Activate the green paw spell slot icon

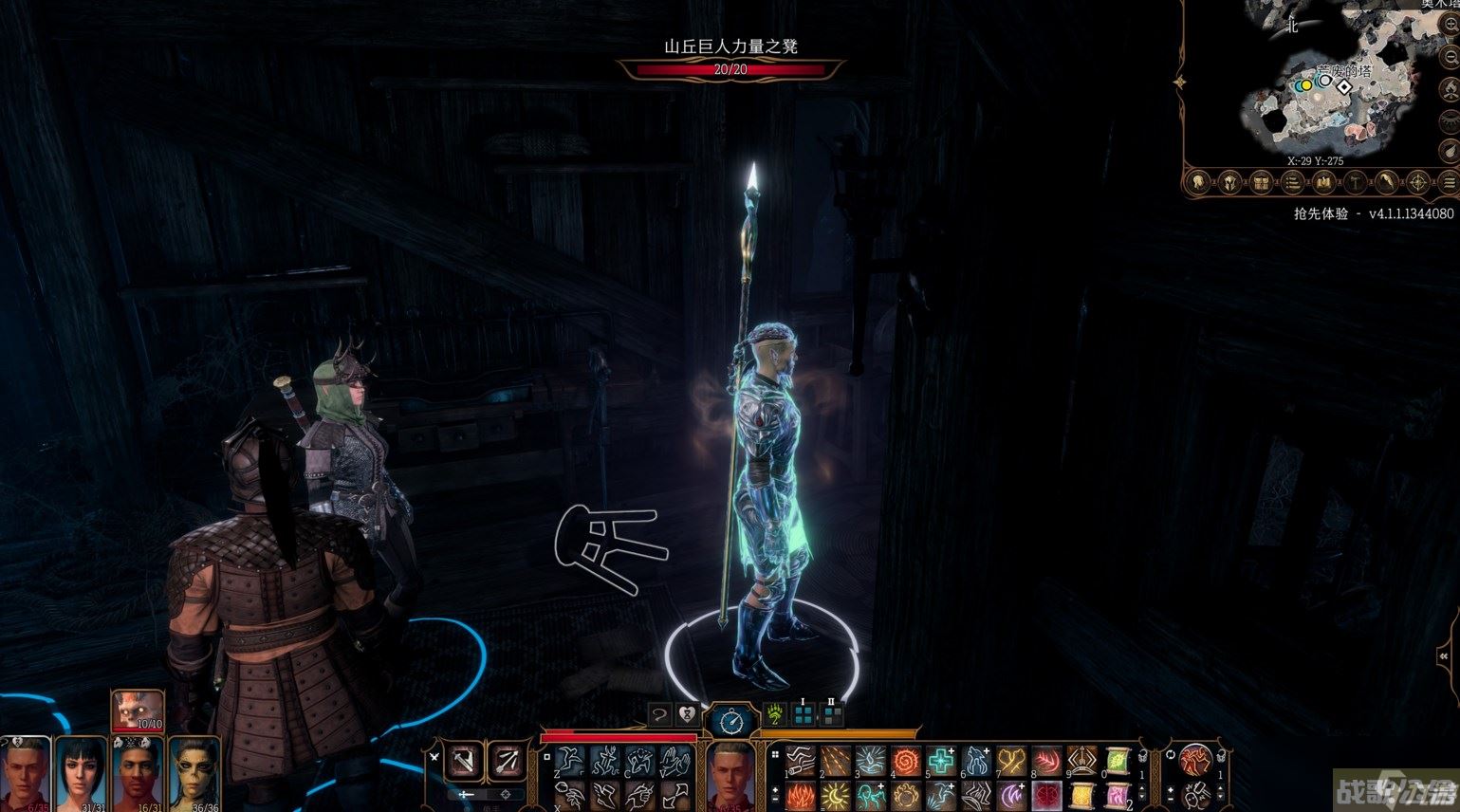pos(775,714)
